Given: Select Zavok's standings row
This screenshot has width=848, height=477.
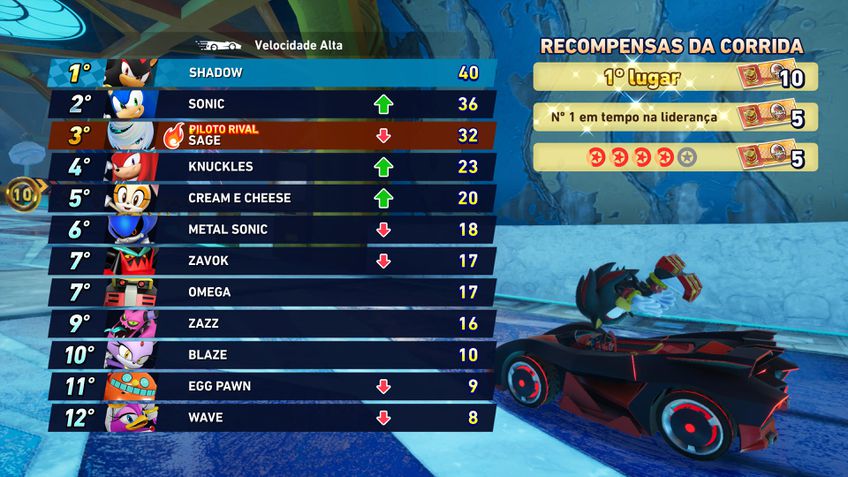Looking at the screenshot, I should pos(273,261).
